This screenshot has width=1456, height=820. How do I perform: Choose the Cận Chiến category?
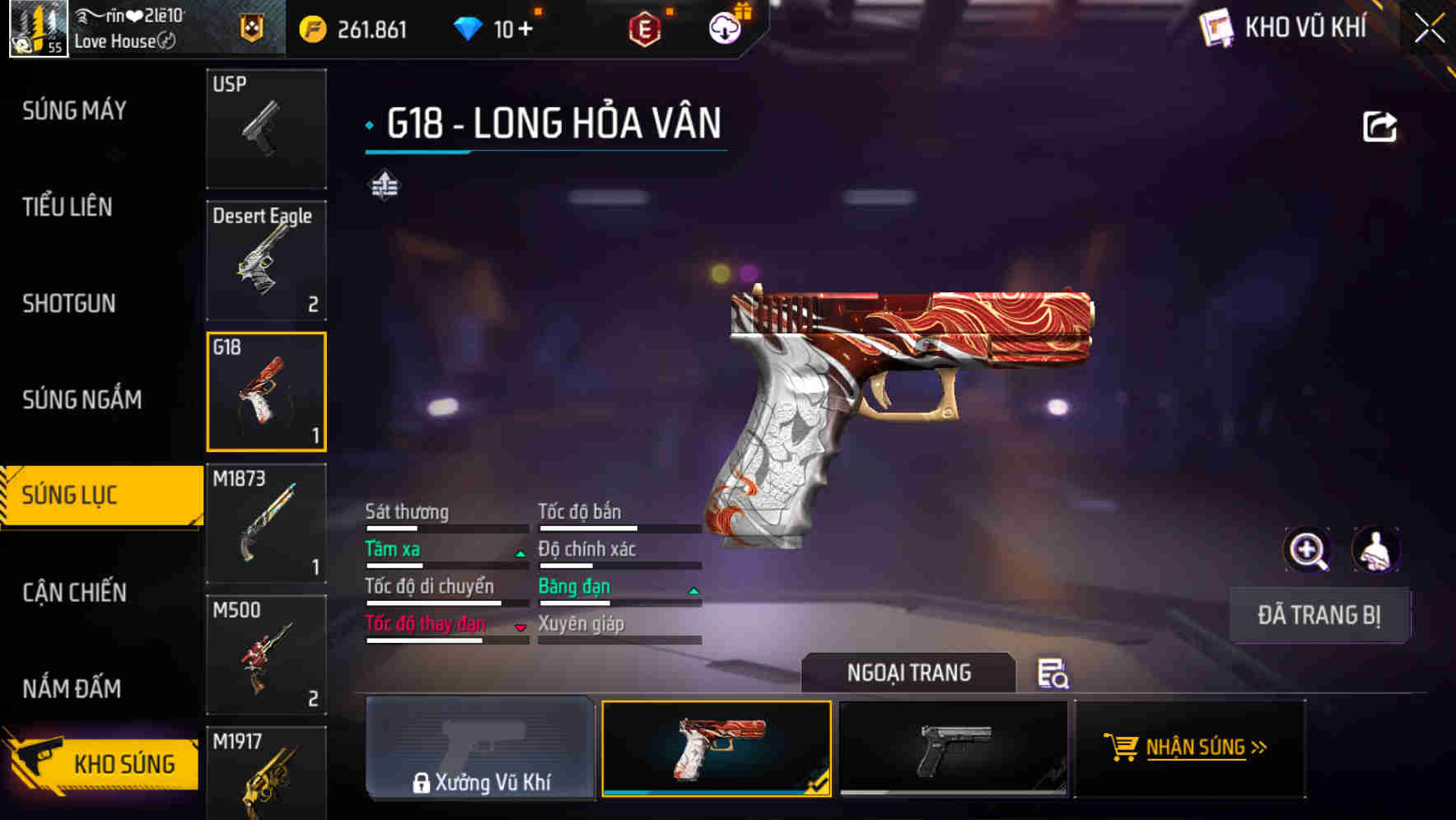74,592
